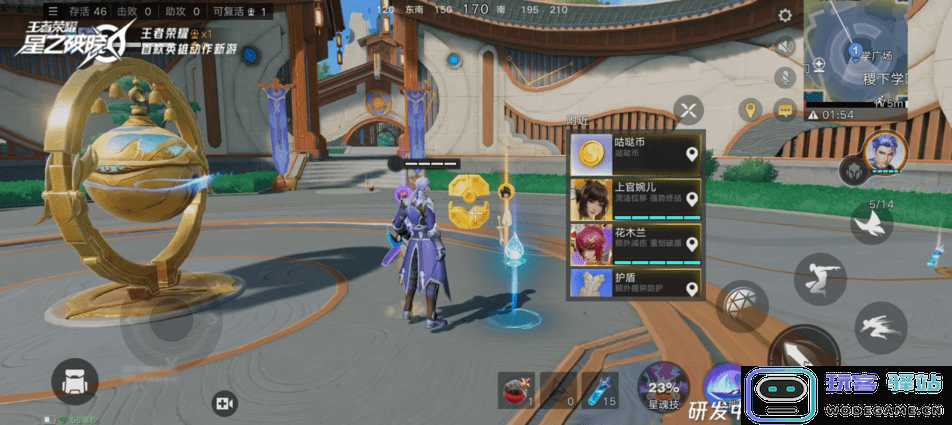Screen dimensions: 952x425
Task: Click the yellow map pin marker button
Action: pyautogui.click(x=750, y=109)
